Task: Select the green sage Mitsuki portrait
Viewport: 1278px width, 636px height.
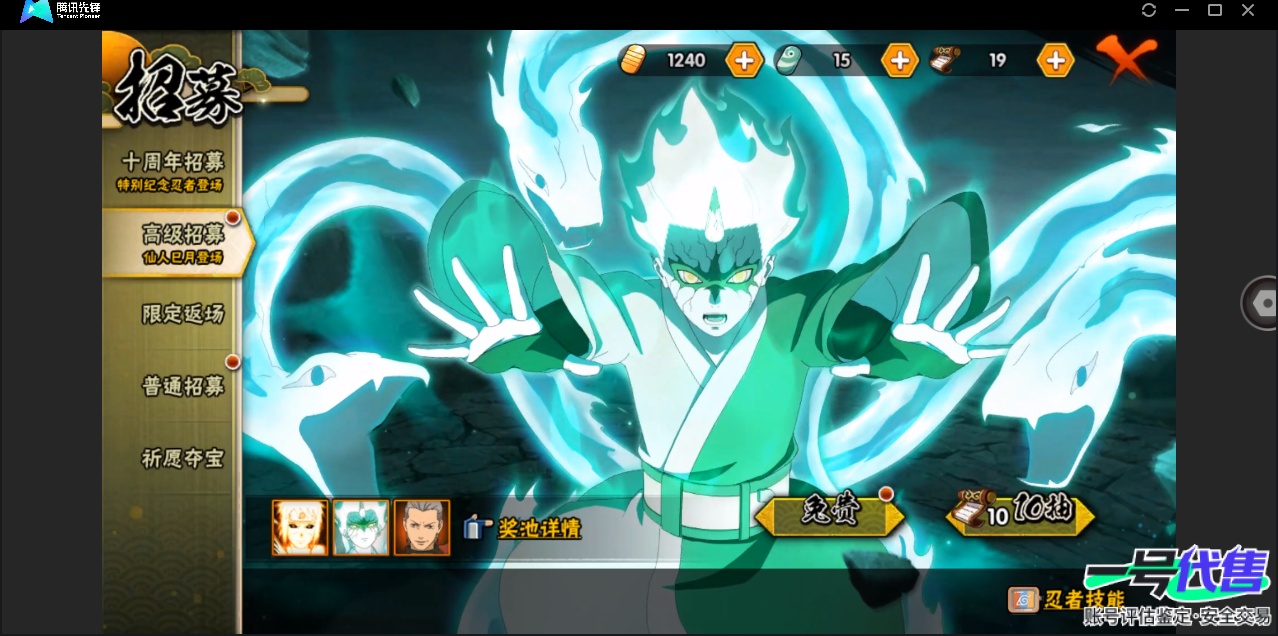Action: click(360, 527)
